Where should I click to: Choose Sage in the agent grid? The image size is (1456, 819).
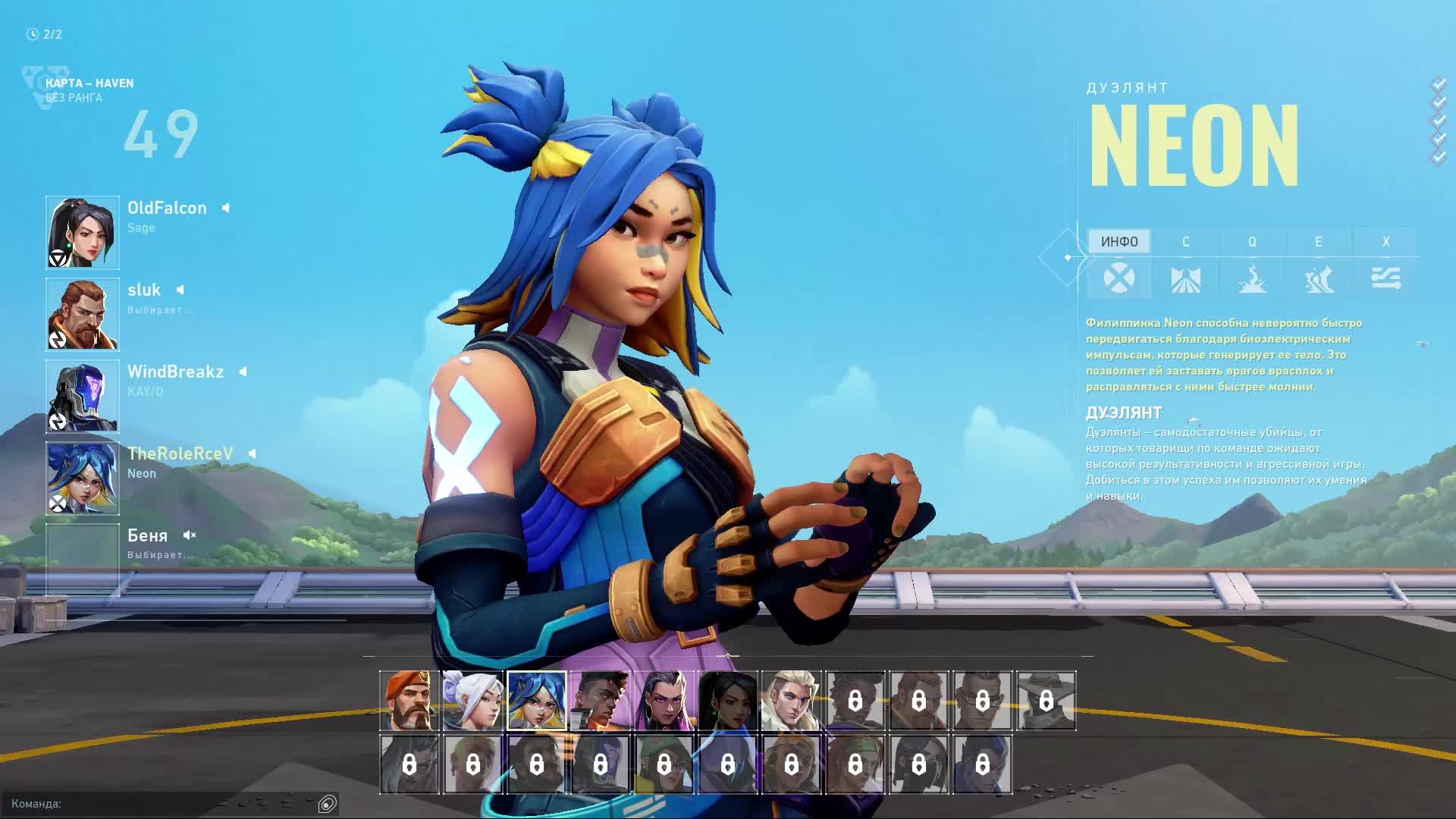728,701
